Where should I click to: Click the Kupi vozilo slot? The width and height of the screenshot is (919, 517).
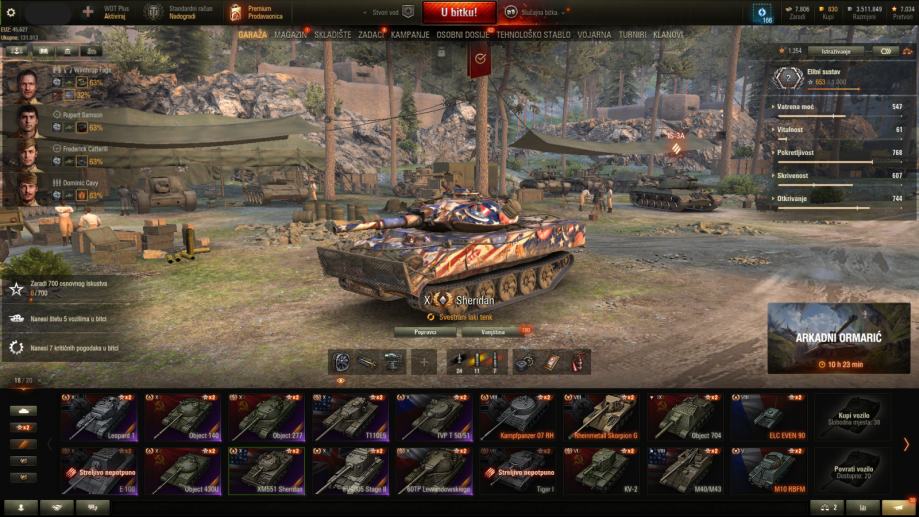(x=851, y=417)
